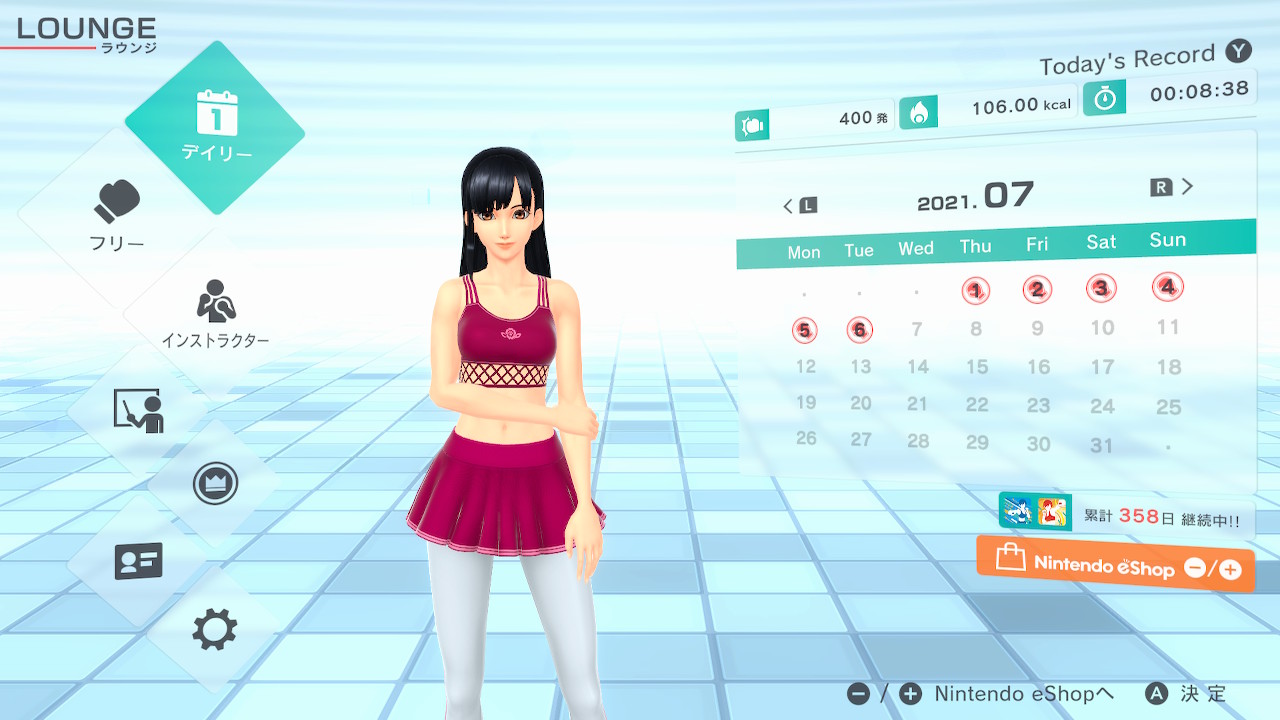The width and height of the screenshot is (1280, 720).
Task: Open the whiteboard tutorial lesson icon
Action: pyautogui.click(x=138, y=411)
